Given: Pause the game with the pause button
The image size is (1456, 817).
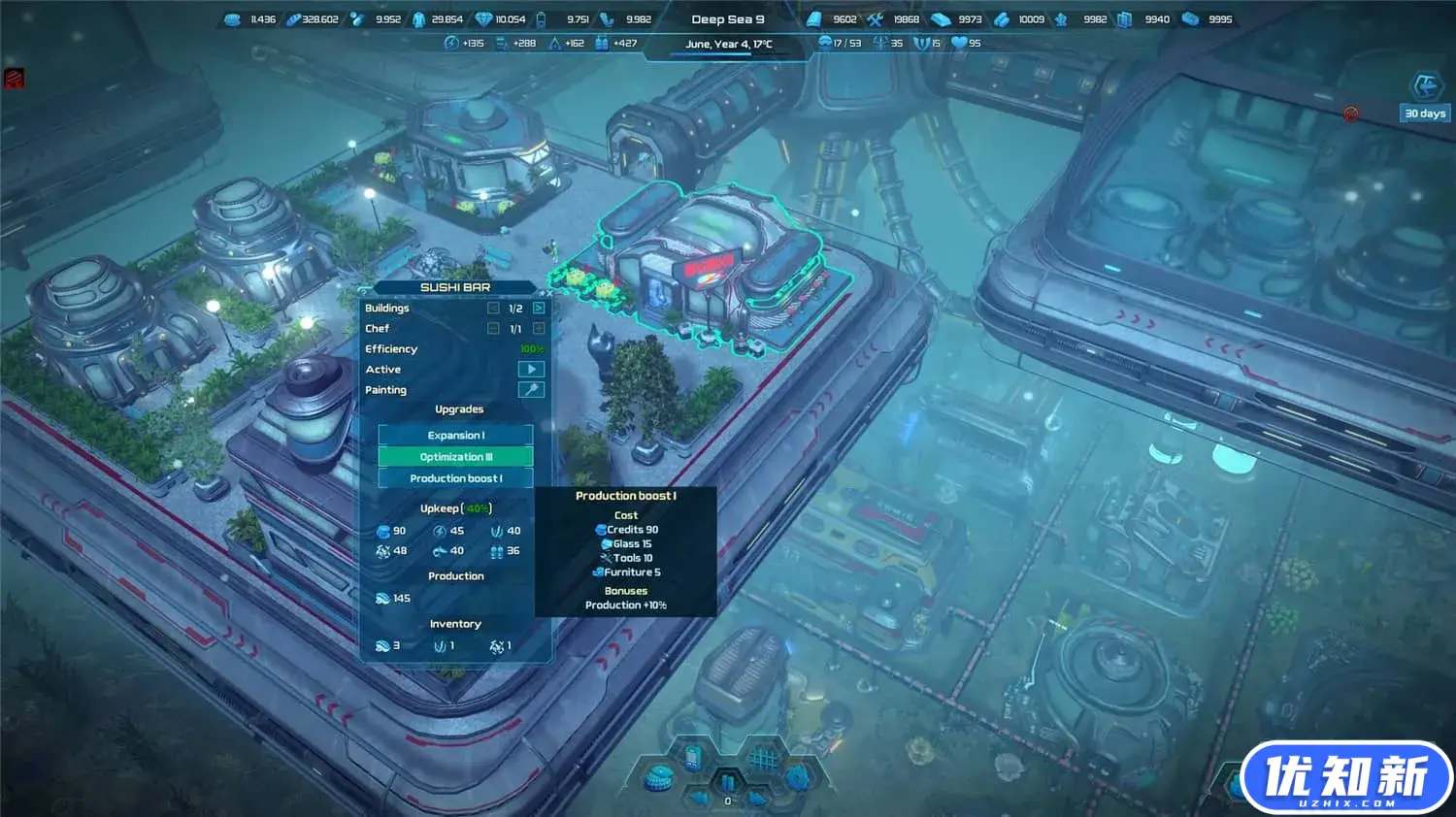Looking at the screenshot, I should pyautogui.click(x=727, y=781).
